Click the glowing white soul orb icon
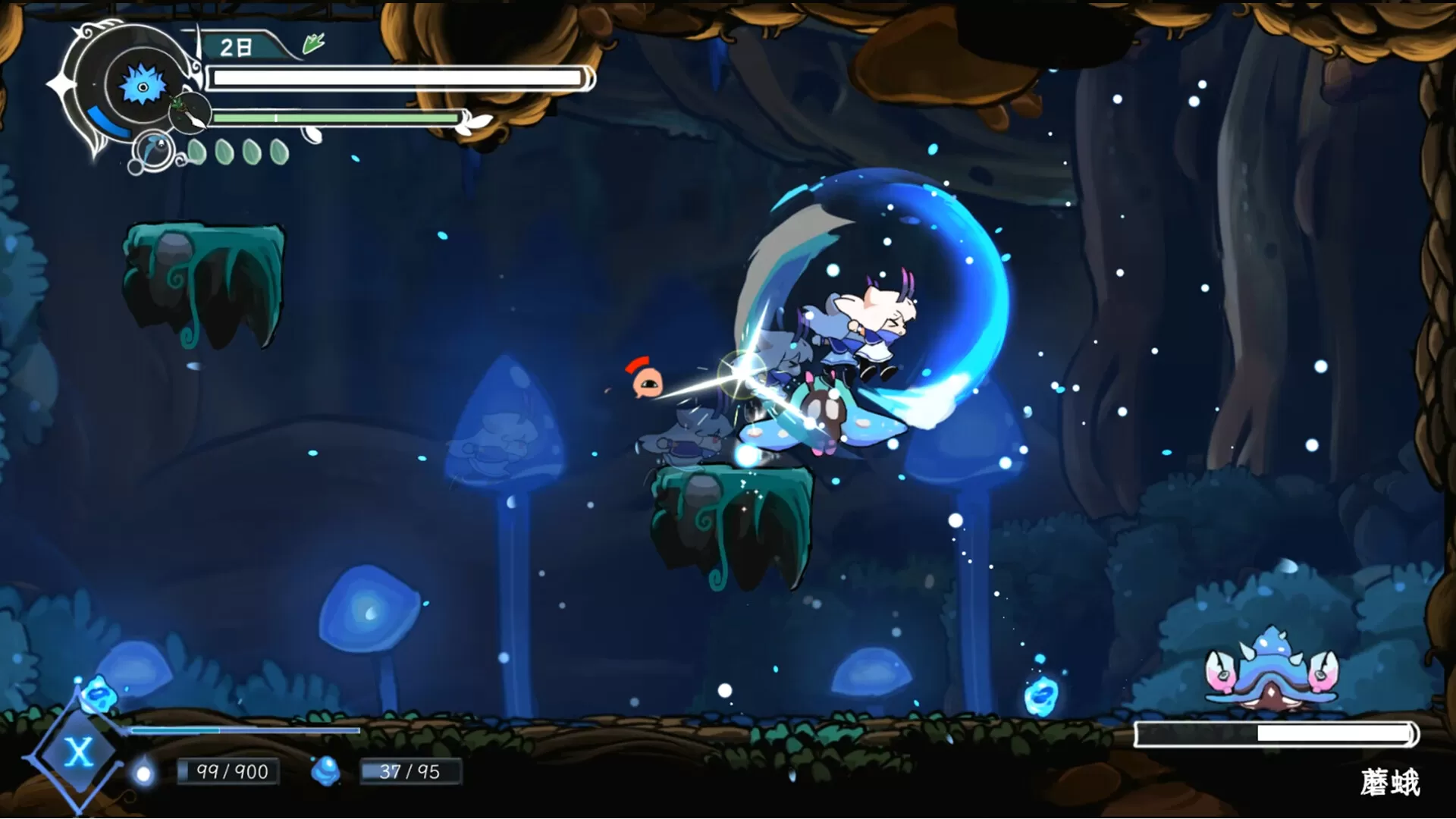Viewport: 1456px width, 819px height. [x=143, y=773]
